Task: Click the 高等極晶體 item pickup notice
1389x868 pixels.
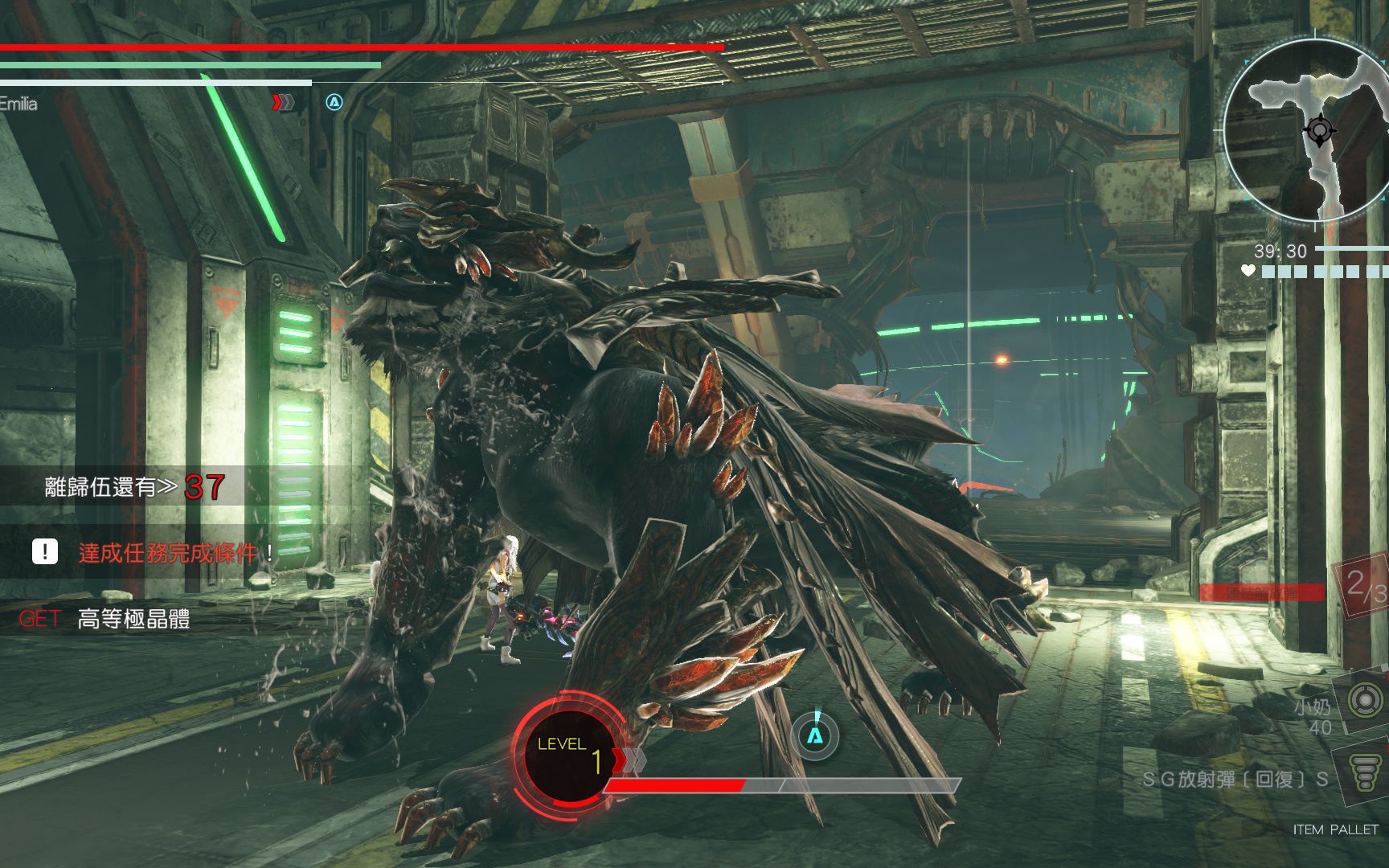Action: 133,619
